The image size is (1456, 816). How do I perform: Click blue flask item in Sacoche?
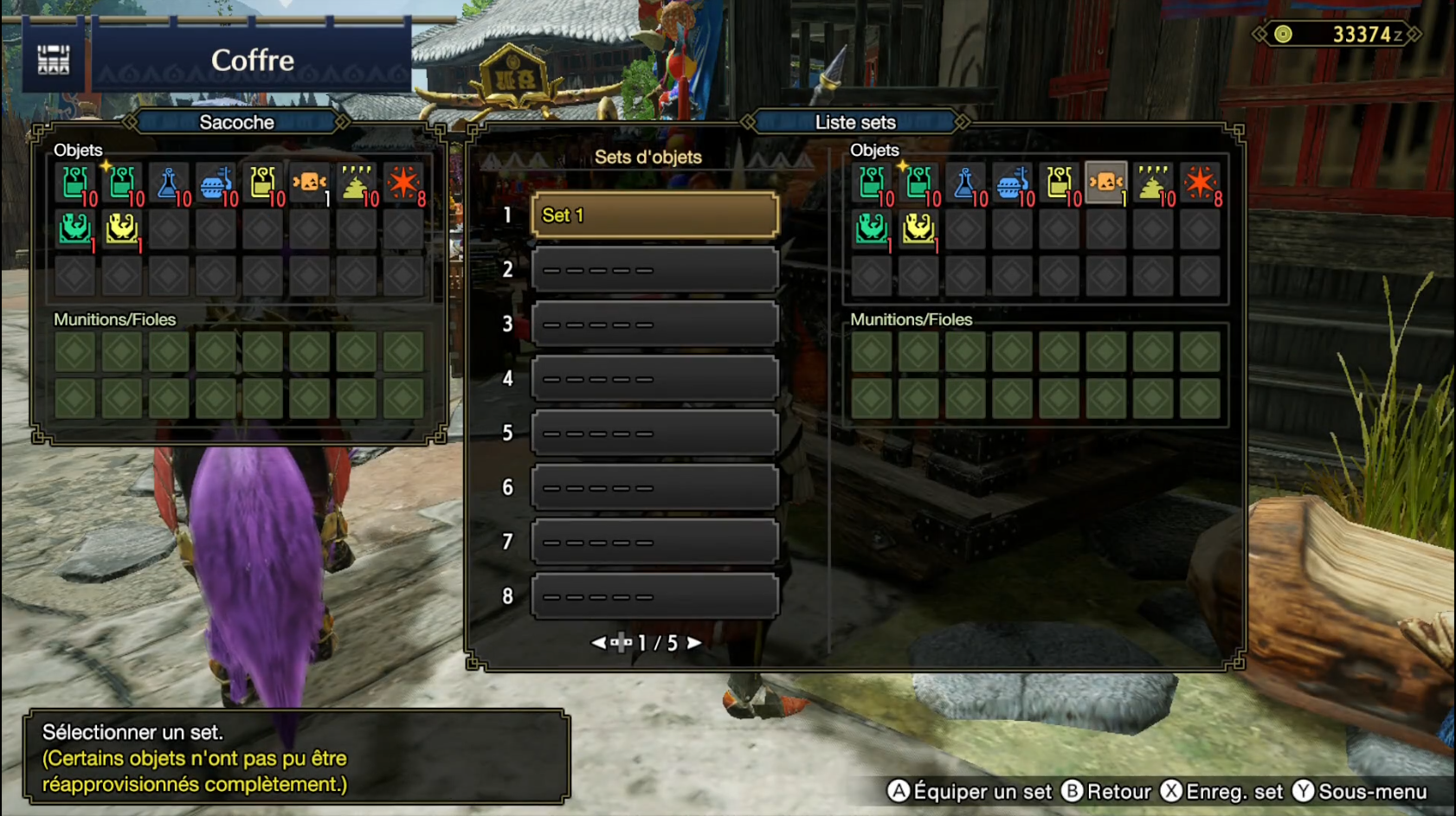[x=169, y=183]
